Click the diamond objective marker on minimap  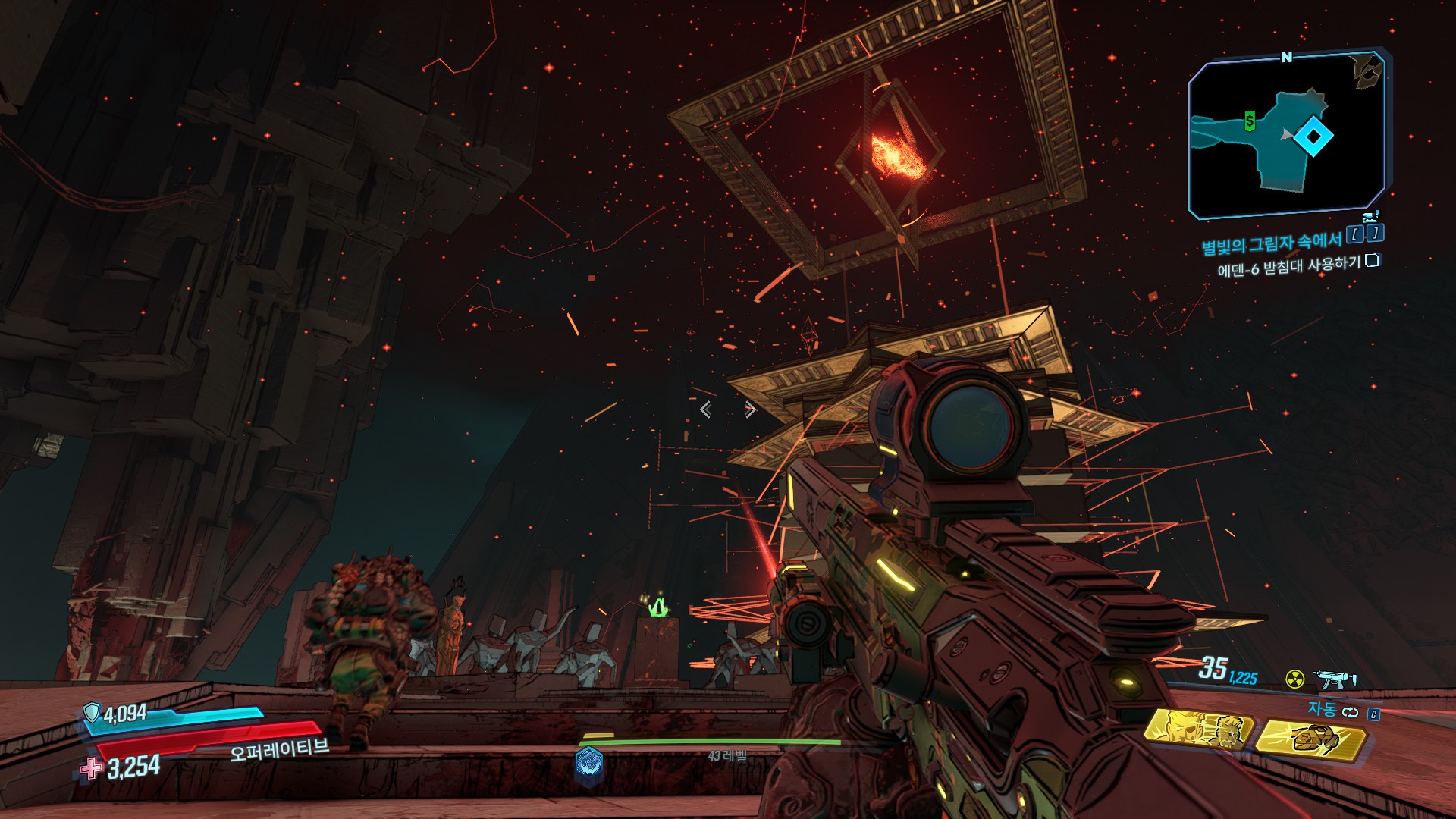(x=1313, y=137)
